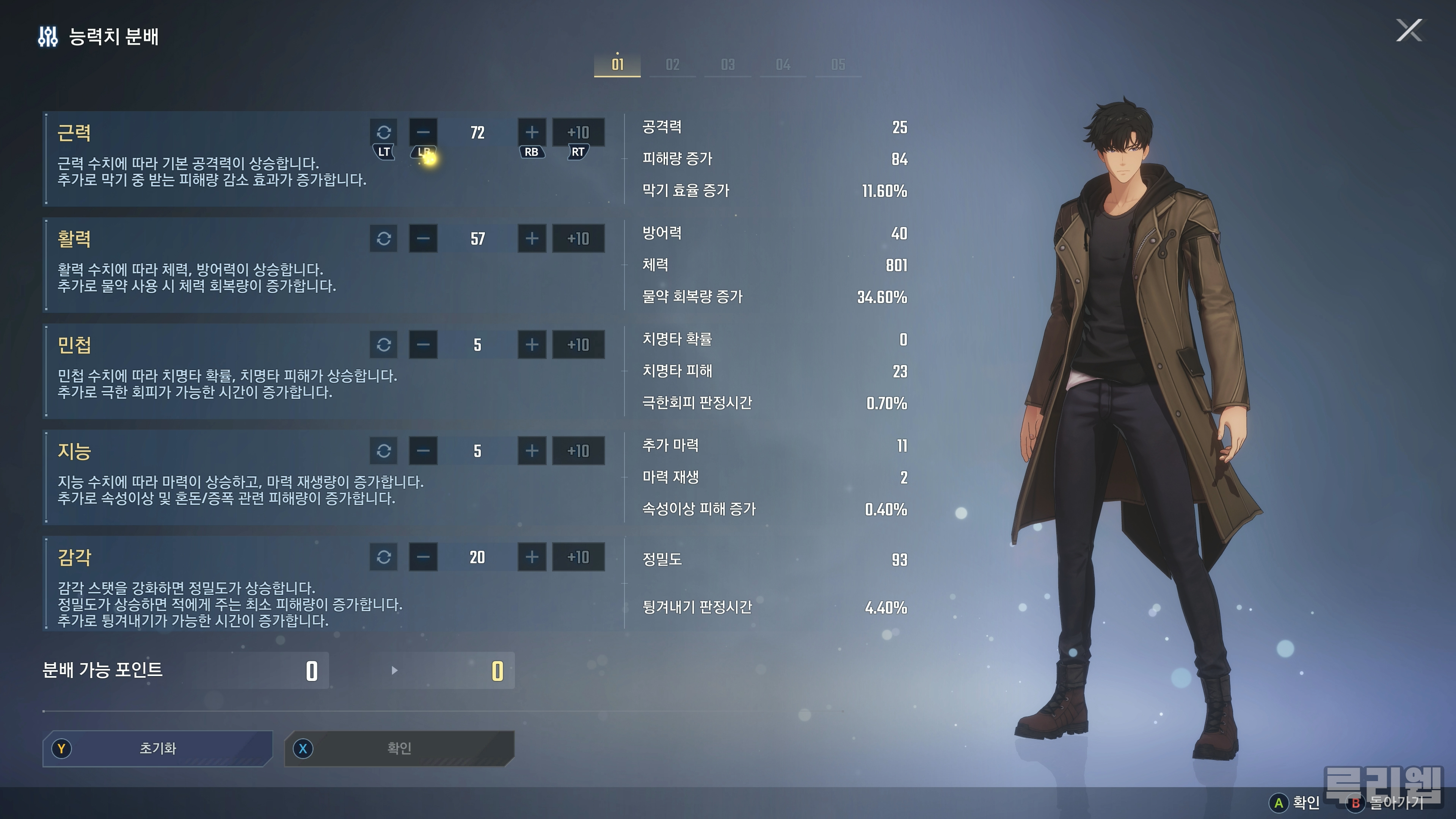This screenshot has height=819, width=1456.
Task: Increase 활력 by one point
Action: pos(531,238)
